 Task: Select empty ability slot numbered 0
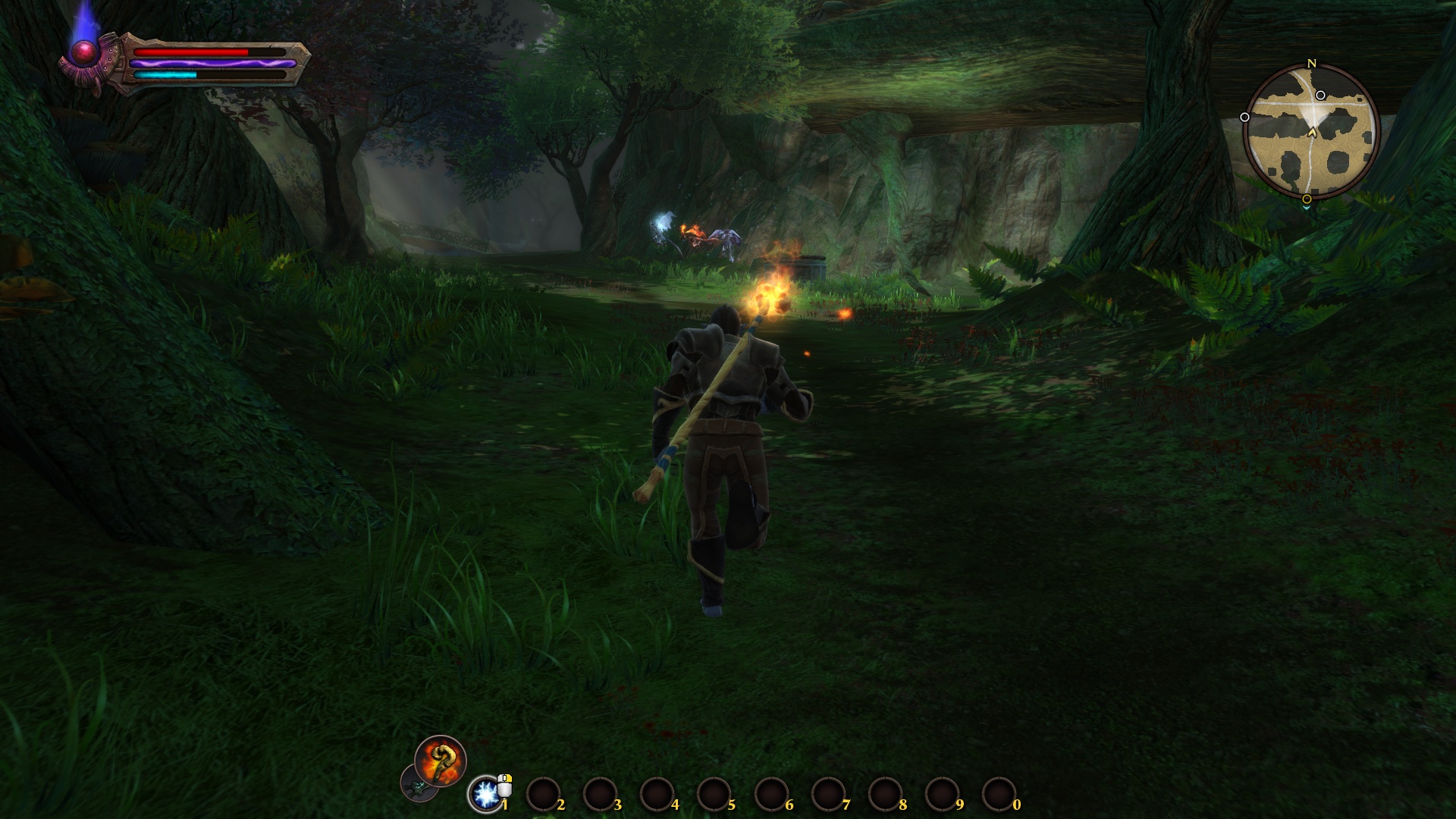999,795
